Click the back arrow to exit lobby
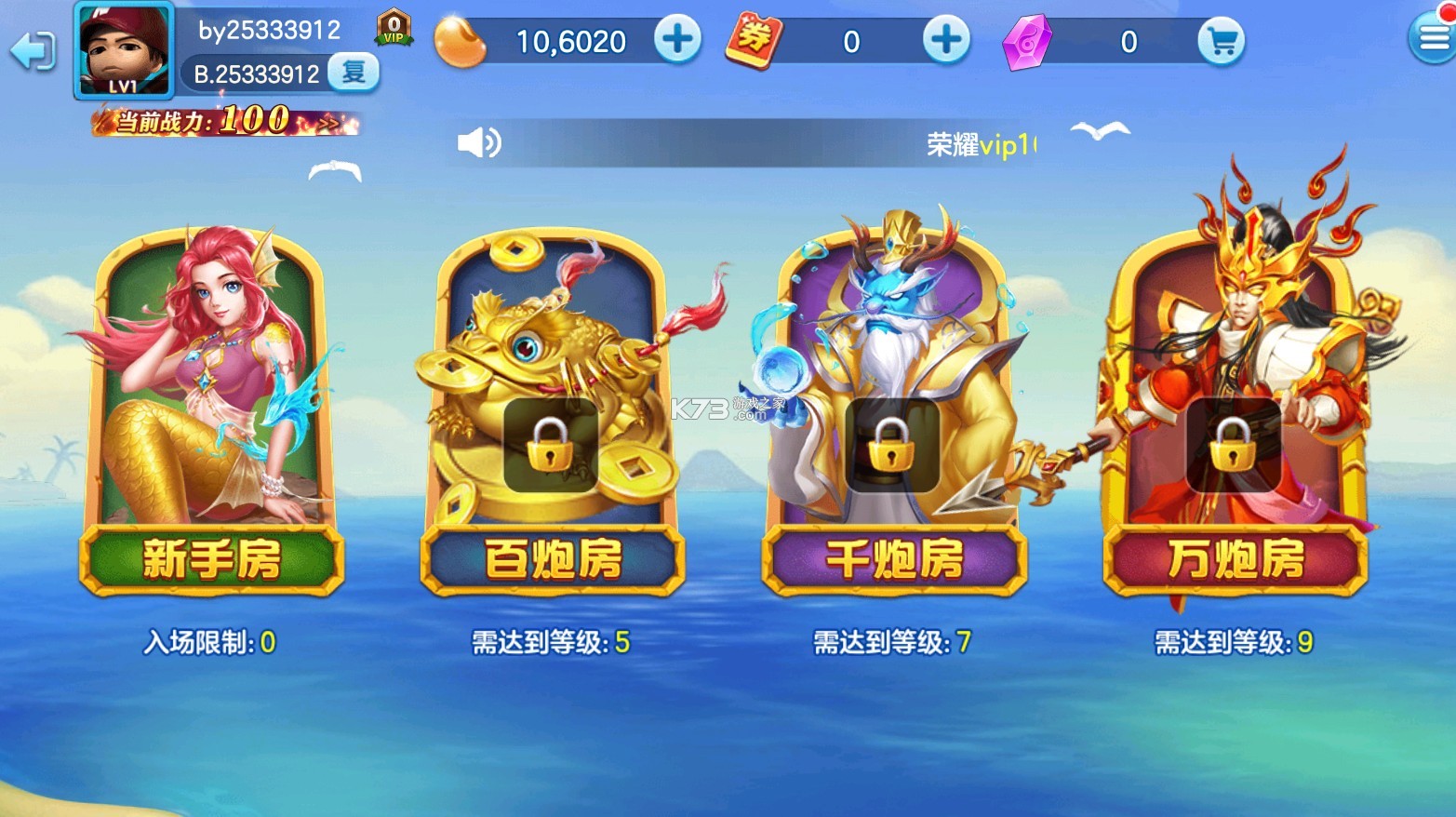Image resolution: width=1456 pixels, height=817 pixels. 31,51
